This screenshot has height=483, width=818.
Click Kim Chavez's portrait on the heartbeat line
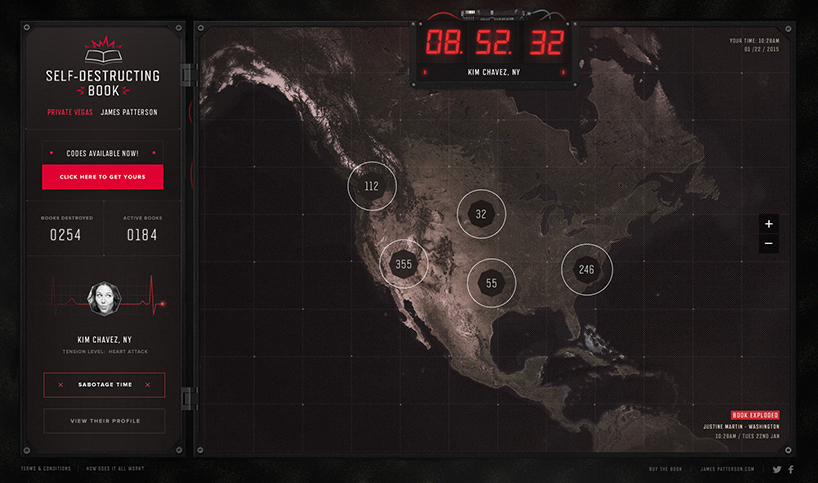pyautogui.click(x=103, y=298)
